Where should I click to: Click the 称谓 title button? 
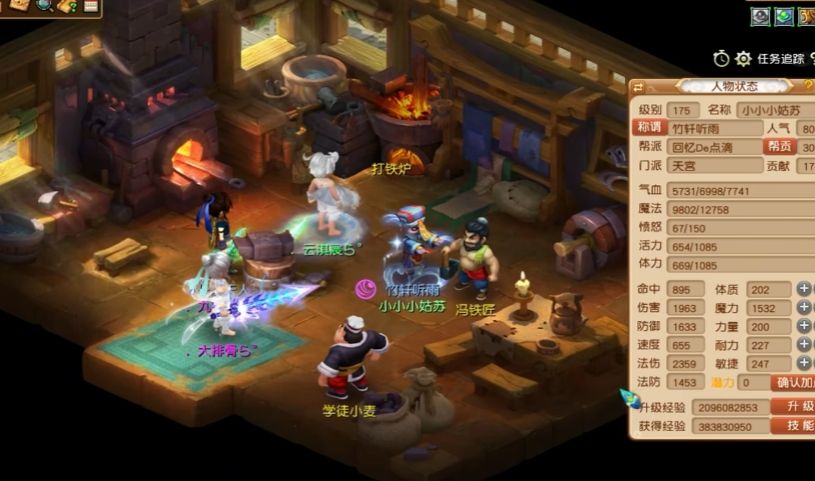pyautogui.click(x=650, y=128)
